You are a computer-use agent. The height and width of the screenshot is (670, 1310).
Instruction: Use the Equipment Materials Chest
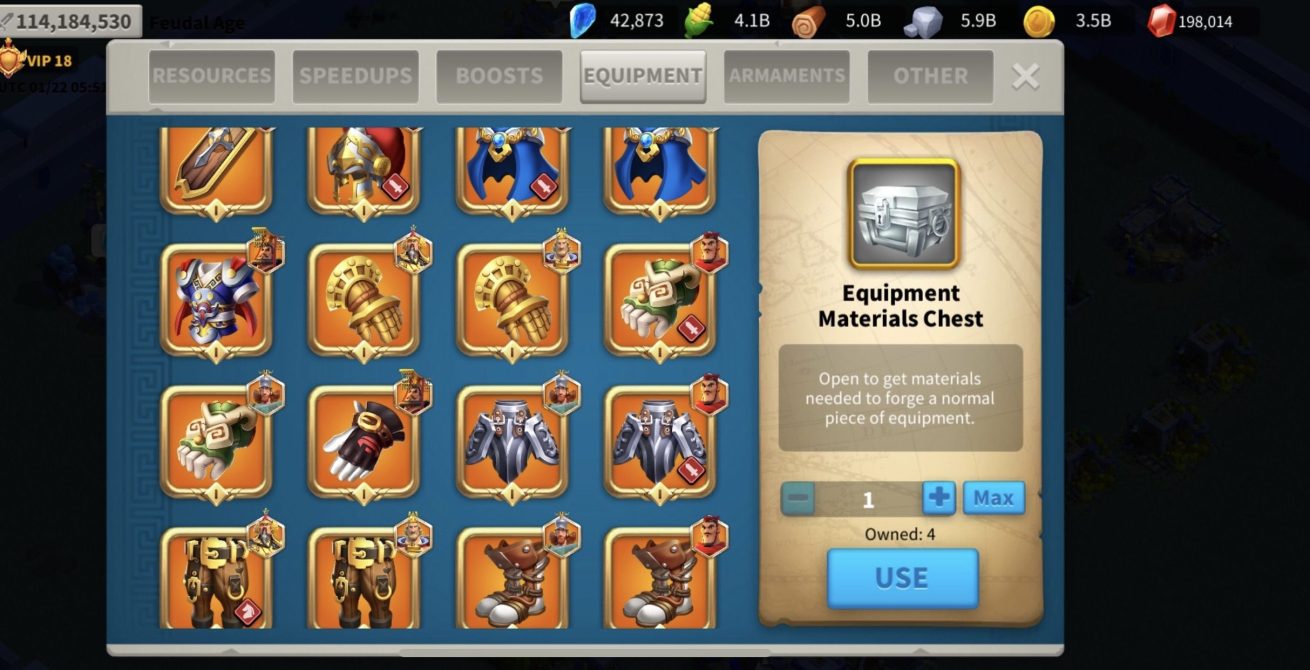(902, 578)
